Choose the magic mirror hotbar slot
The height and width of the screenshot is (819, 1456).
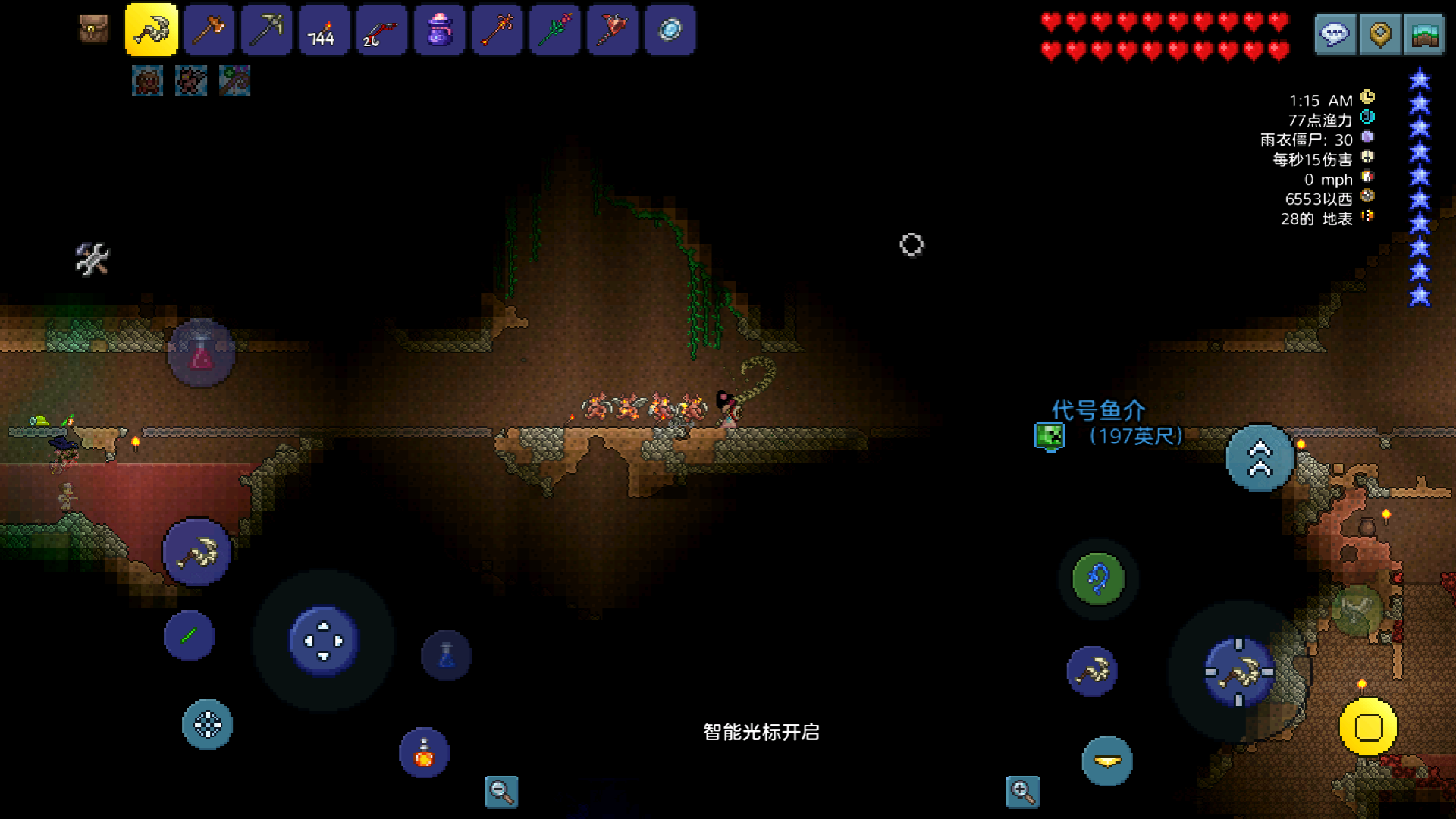coord(670,30)
